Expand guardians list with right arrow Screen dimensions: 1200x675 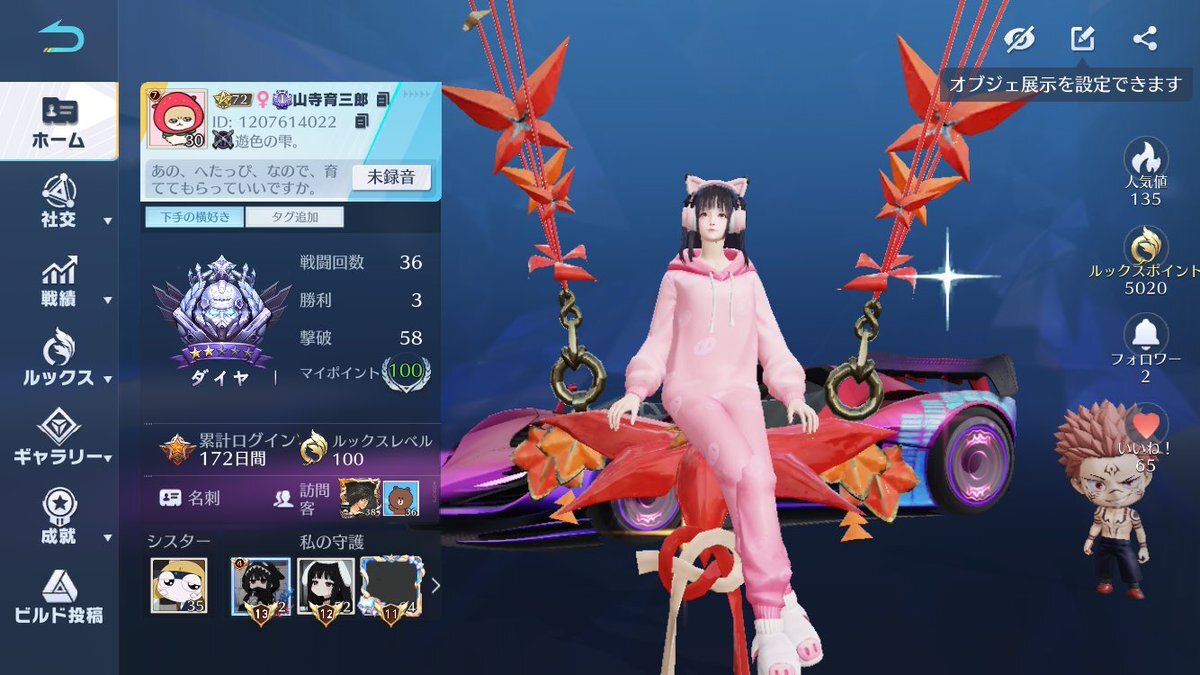(435, 586)
